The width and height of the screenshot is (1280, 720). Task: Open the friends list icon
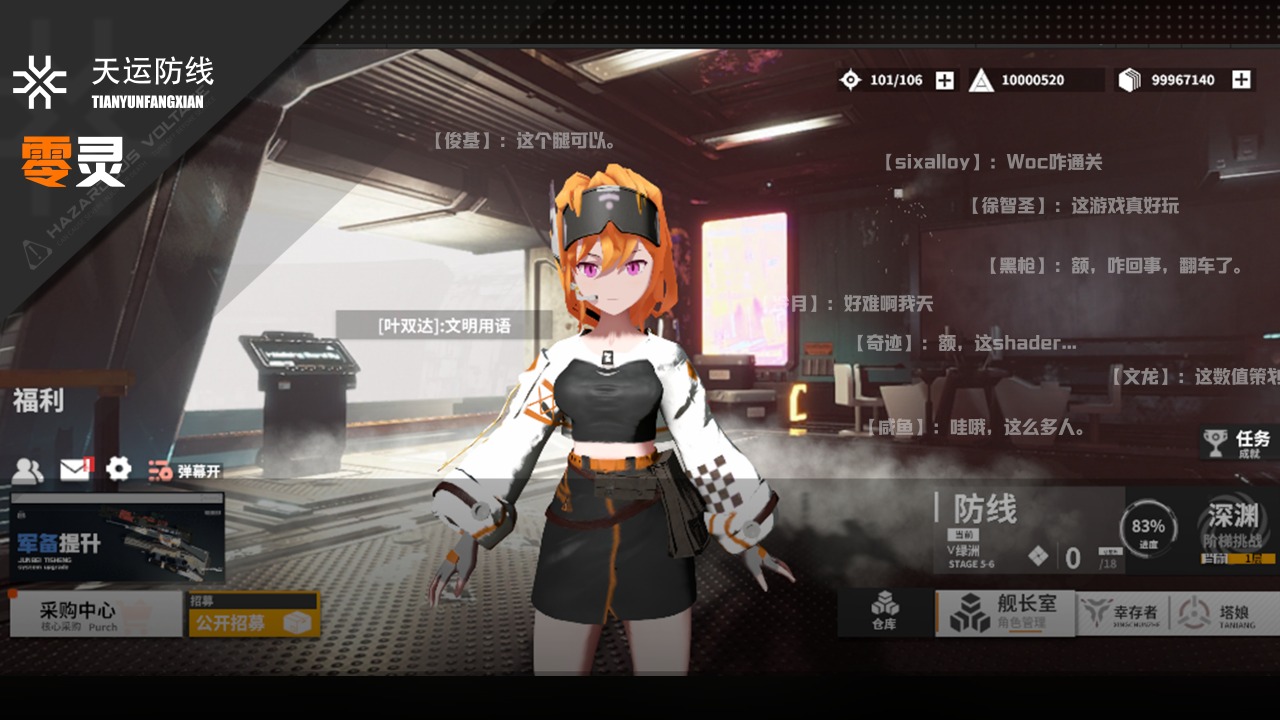28,469
